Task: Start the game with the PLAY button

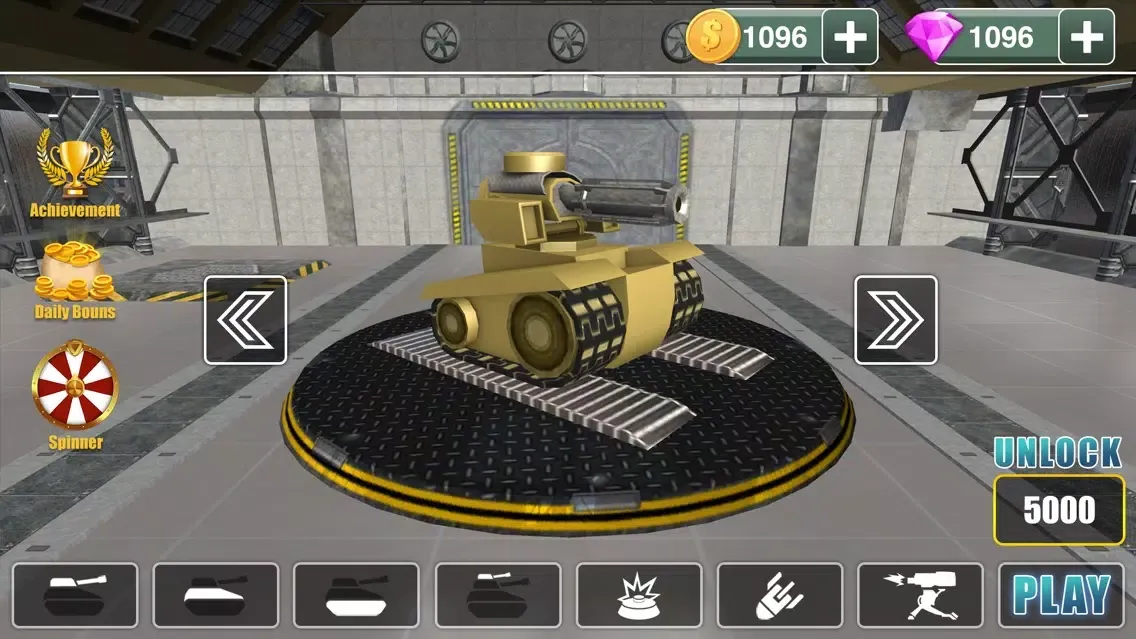Action: tap(1061, 596)
